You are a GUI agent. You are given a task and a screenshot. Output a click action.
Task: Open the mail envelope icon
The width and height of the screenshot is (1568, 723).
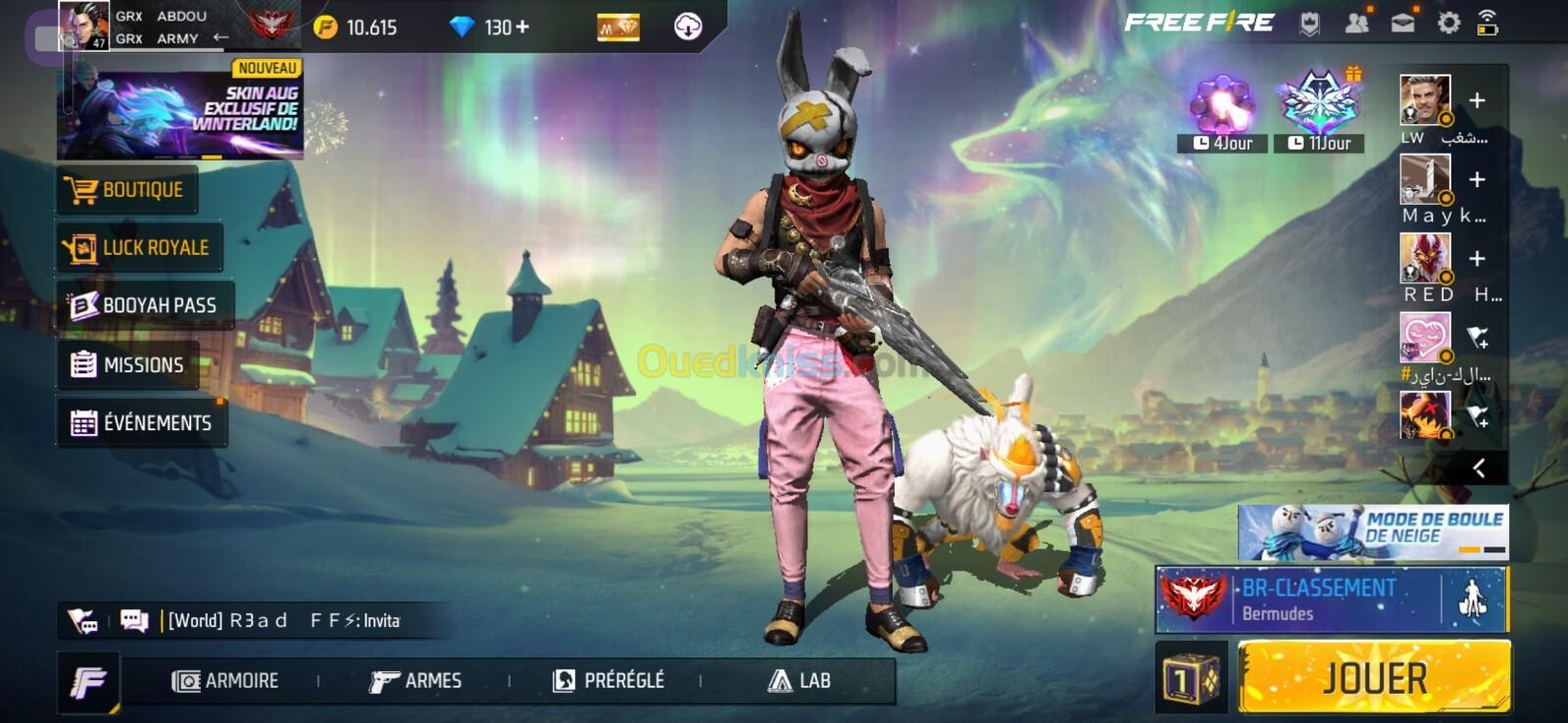pos(1402,23)
